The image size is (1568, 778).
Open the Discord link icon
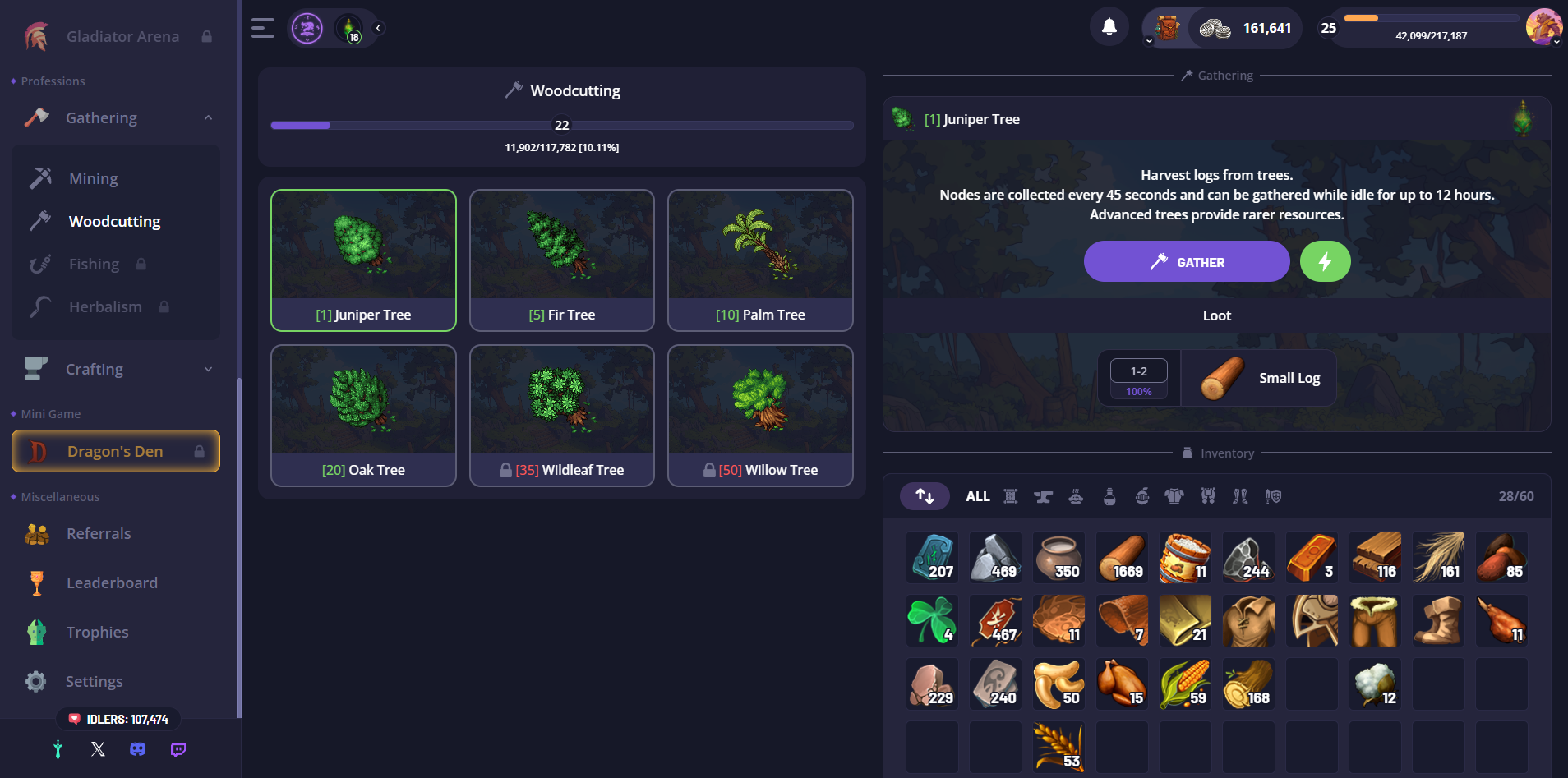point(138,749)
